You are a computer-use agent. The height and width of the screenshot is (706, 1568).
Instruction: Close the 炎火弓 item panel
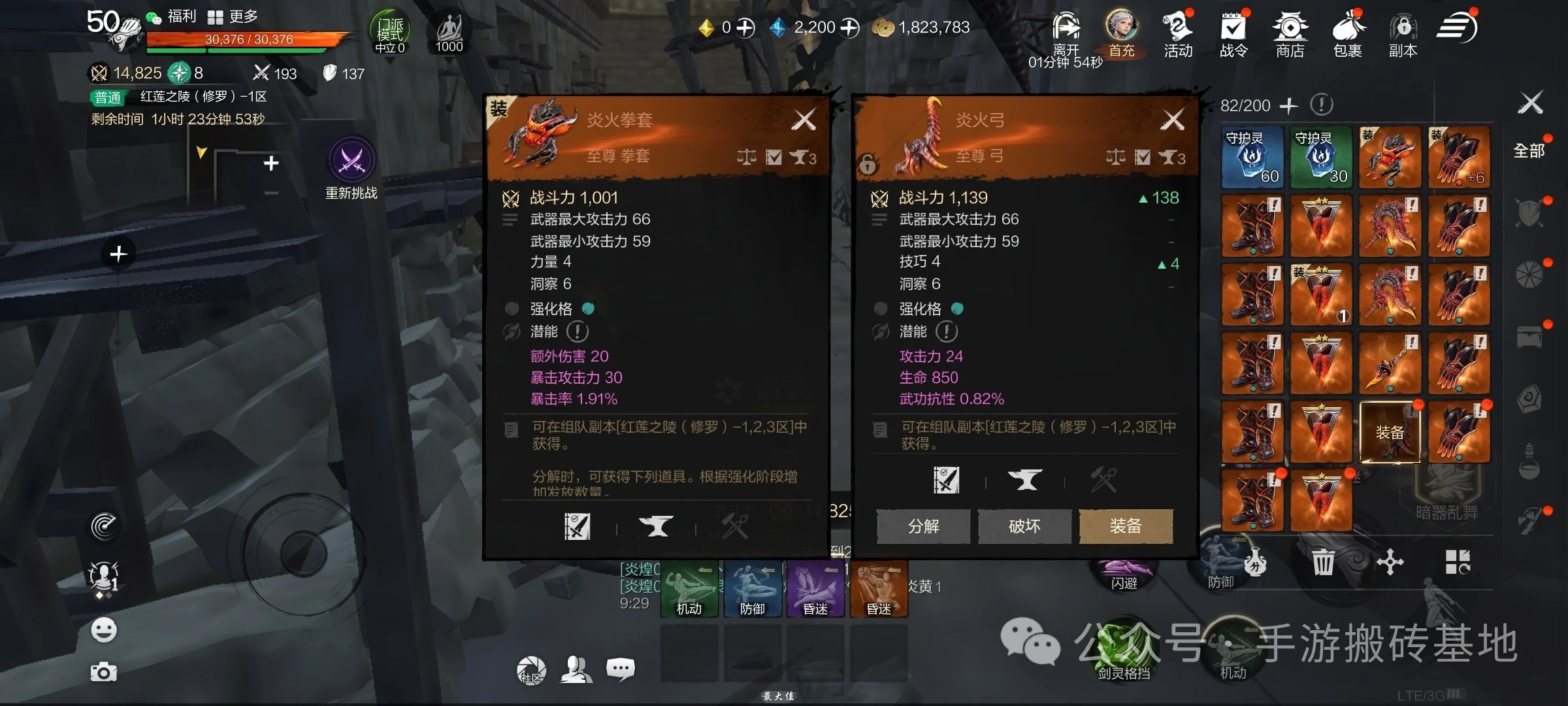1173,120
